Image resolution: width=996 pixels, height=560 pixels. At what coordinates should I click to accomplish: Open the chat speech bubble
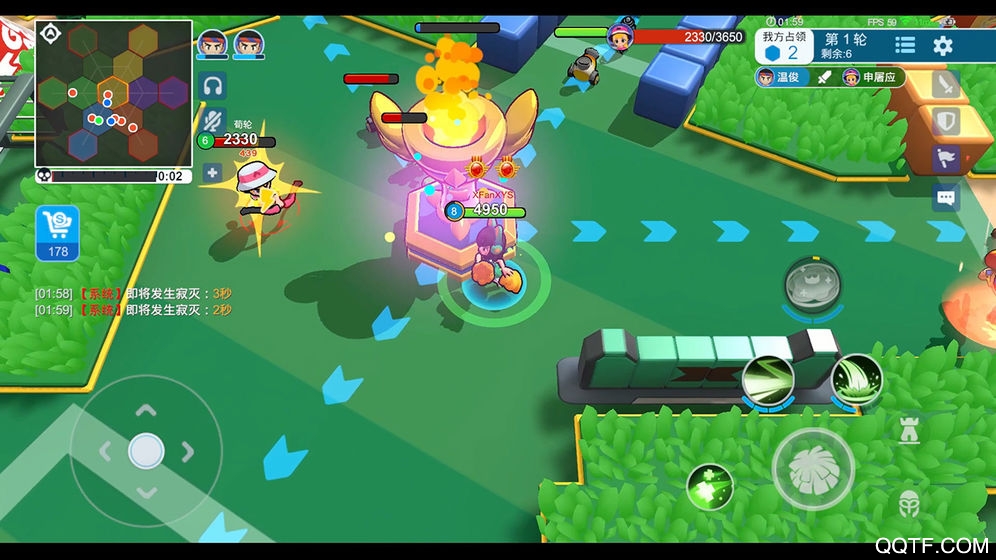945,197
